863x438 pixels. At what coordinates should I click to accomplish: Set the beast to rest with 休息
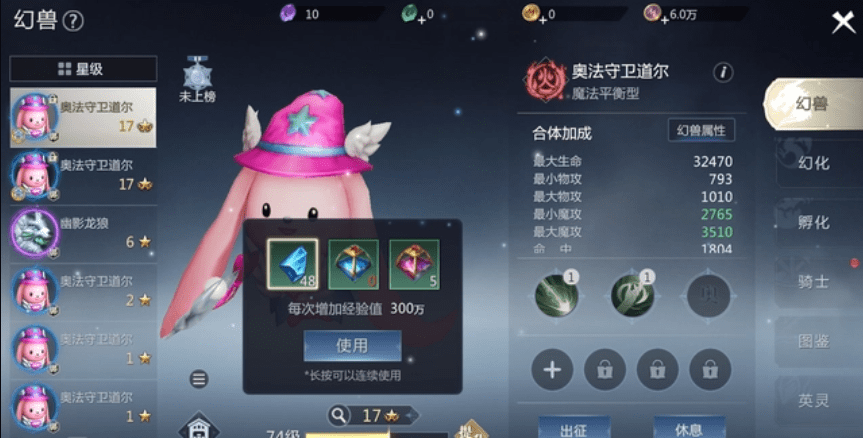coord(688,429)
